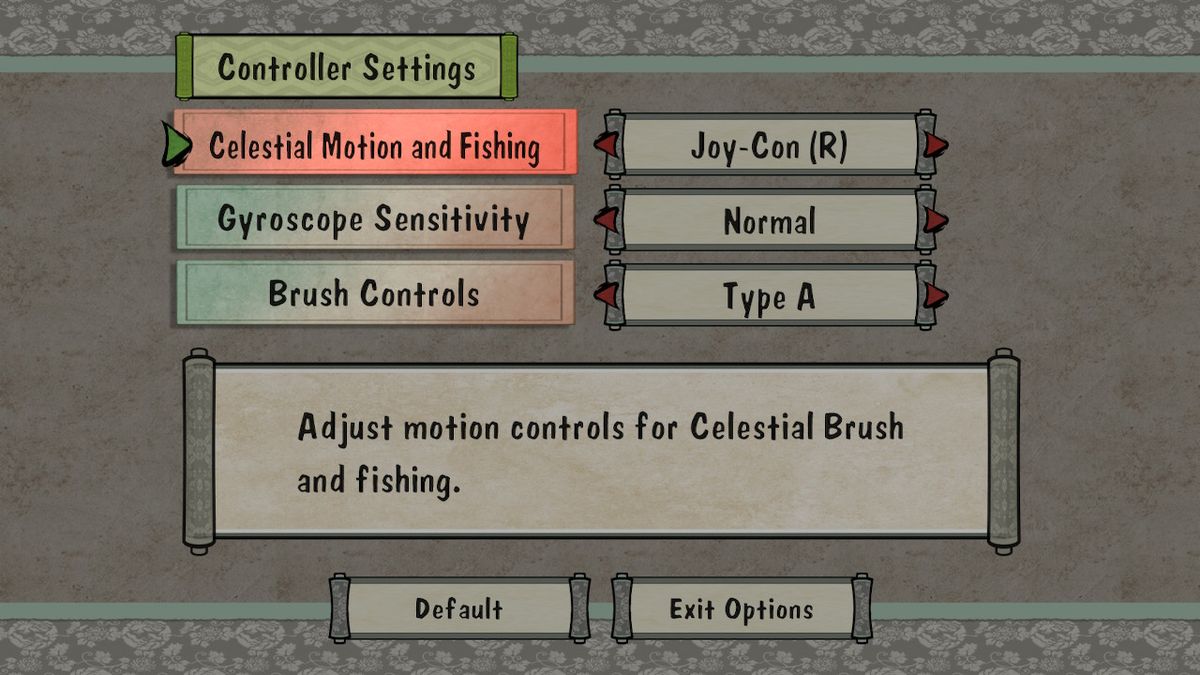Choose the Gyroscope Sensitivity setting
Image resolution: width=1200 pixels, height=675 pixels.
tap(375, 219)
